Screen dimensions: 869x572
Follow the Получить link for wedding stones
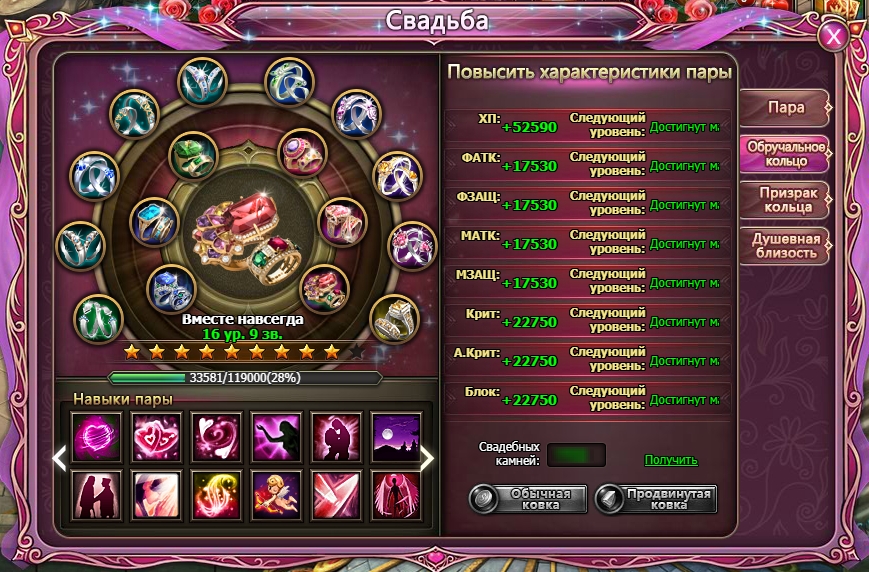[x=671, y=460]
